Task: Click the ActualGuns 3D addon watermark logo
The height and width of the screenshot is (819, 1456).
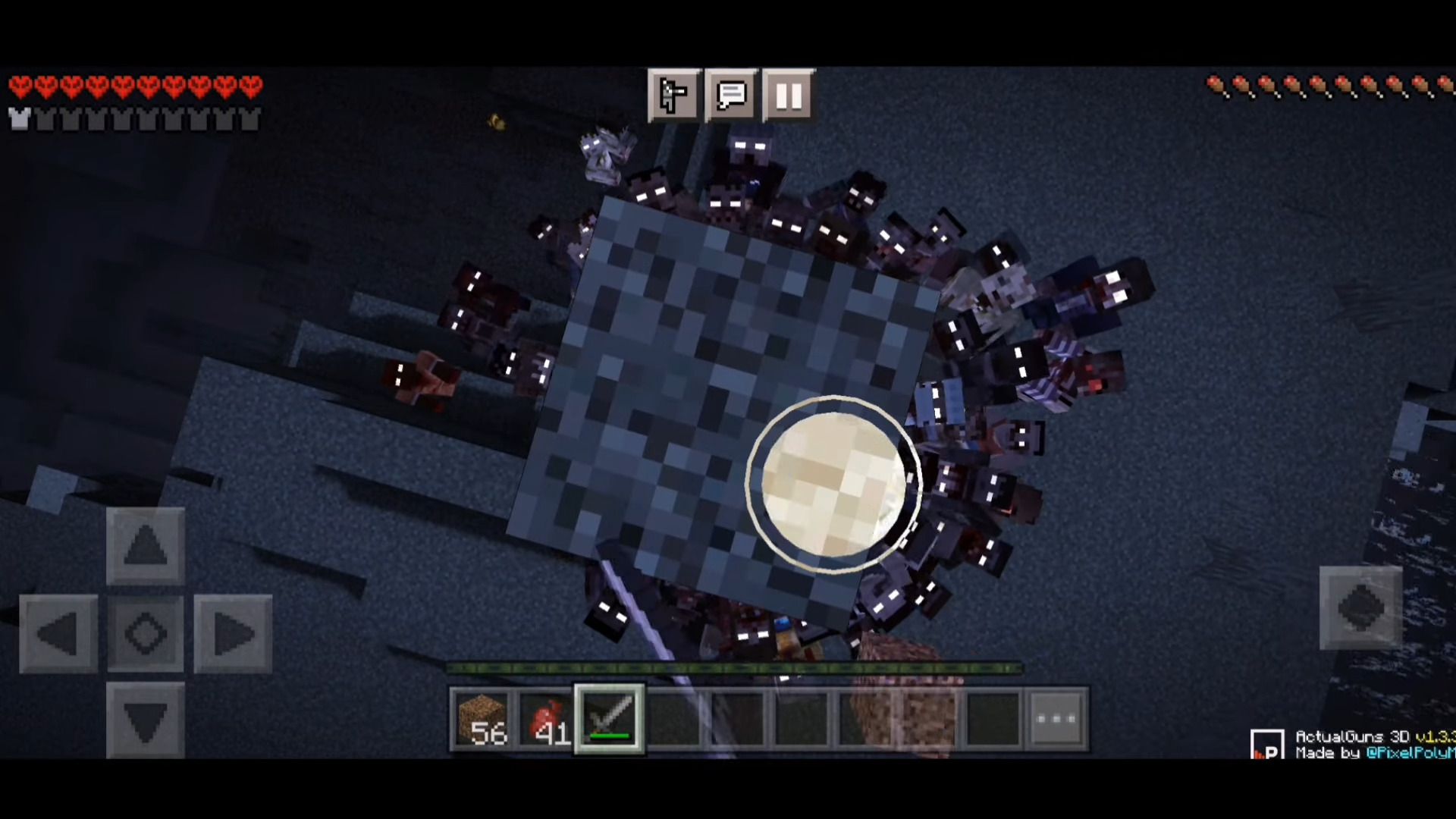Action: click(x=1266, y=744)
